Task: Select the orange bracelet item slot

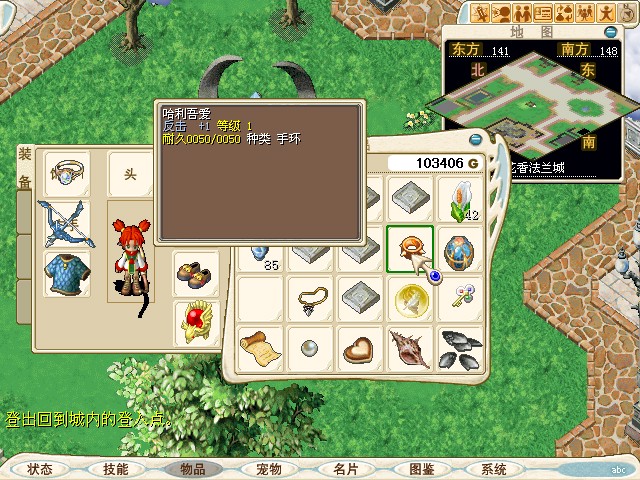Action: pos(409,248)
